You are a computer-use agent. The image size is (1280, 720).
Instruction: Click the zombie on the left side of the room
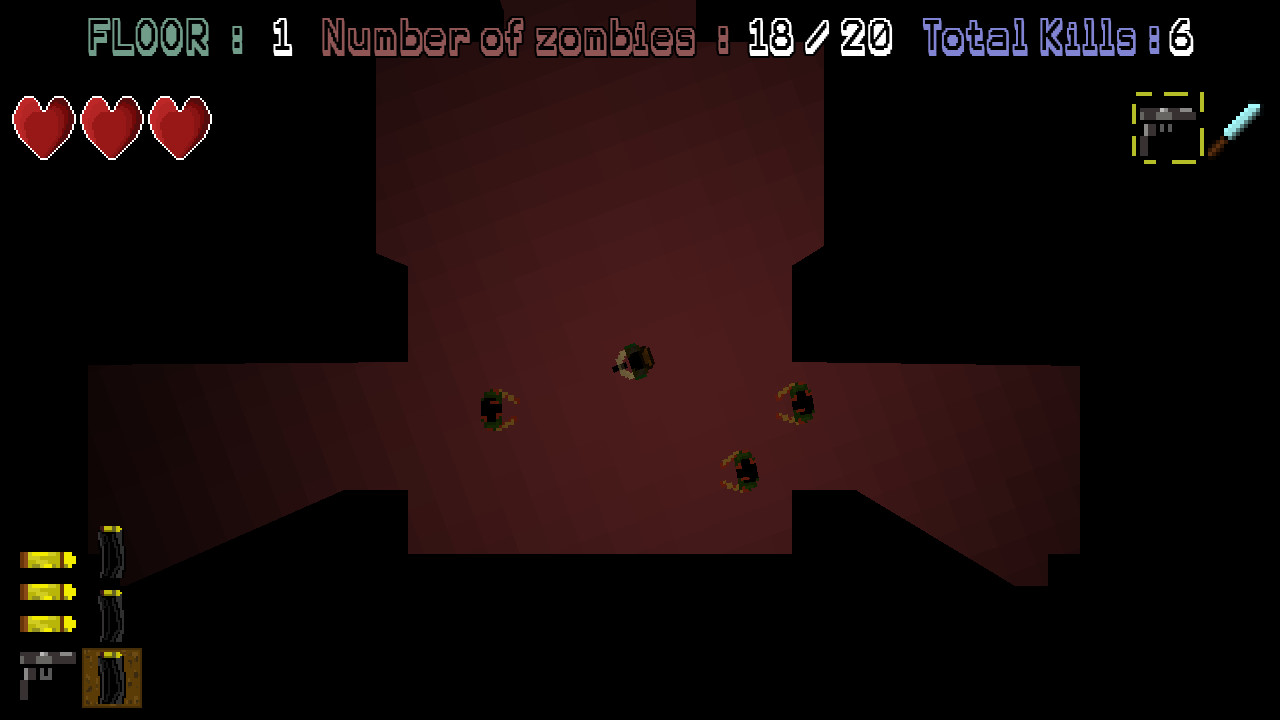497,409
